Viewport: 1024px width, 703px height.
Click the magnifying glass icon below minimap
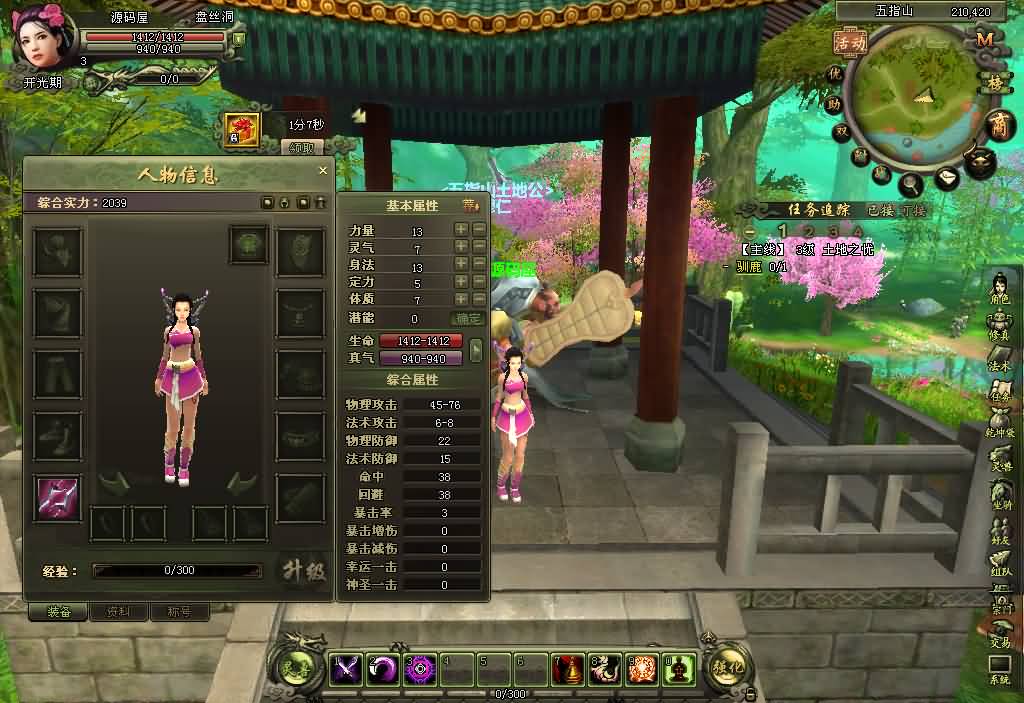click(x=911, y=185)
